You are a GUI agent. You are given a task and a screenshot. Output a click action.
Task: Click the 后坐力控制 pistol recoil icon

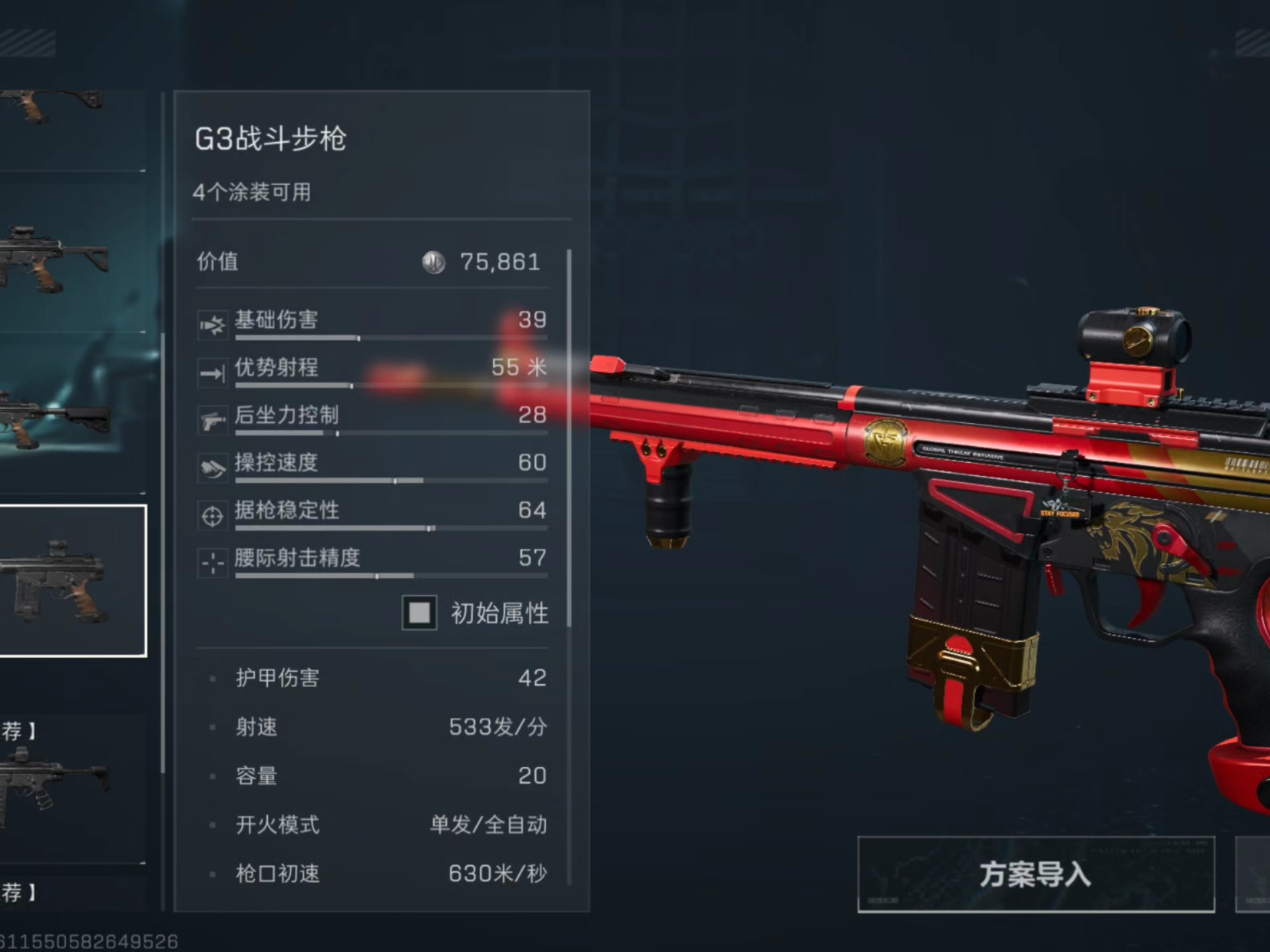[212, 418]
